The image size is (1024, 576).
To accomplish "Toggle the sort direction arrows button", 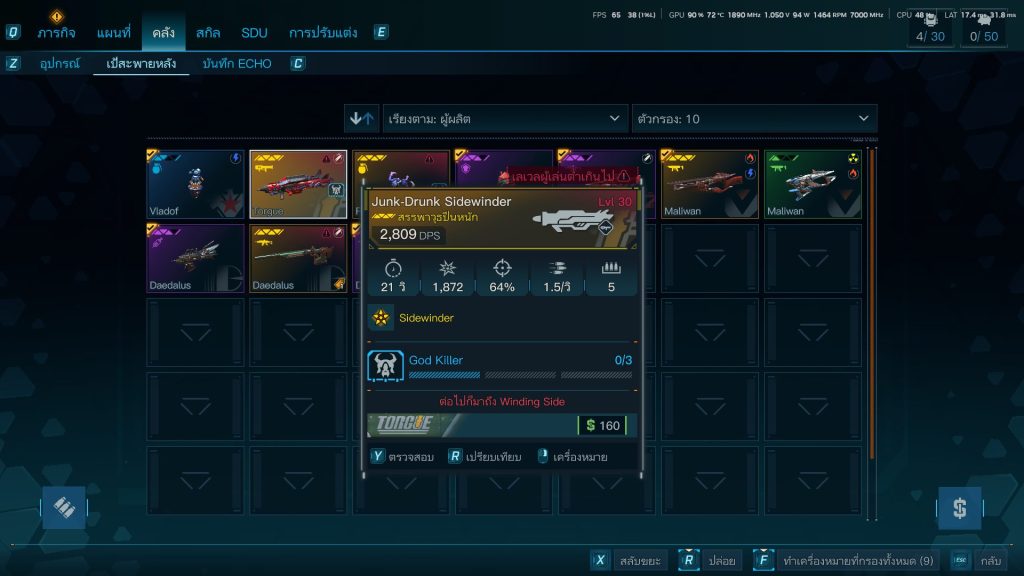I will (x=361, y=119).
